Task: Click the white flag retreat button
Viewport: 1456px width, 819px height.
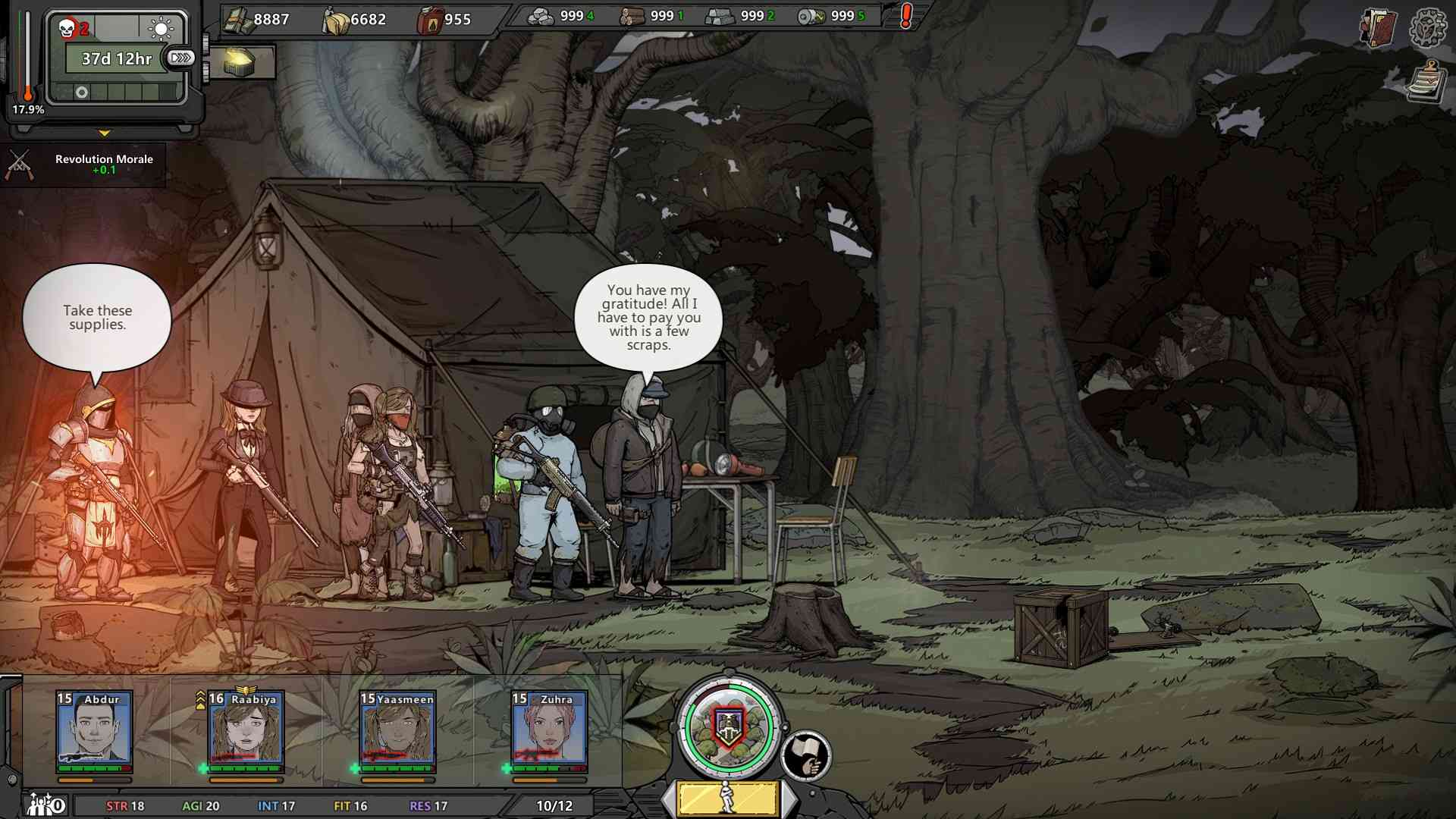Action: coord(806,755)
